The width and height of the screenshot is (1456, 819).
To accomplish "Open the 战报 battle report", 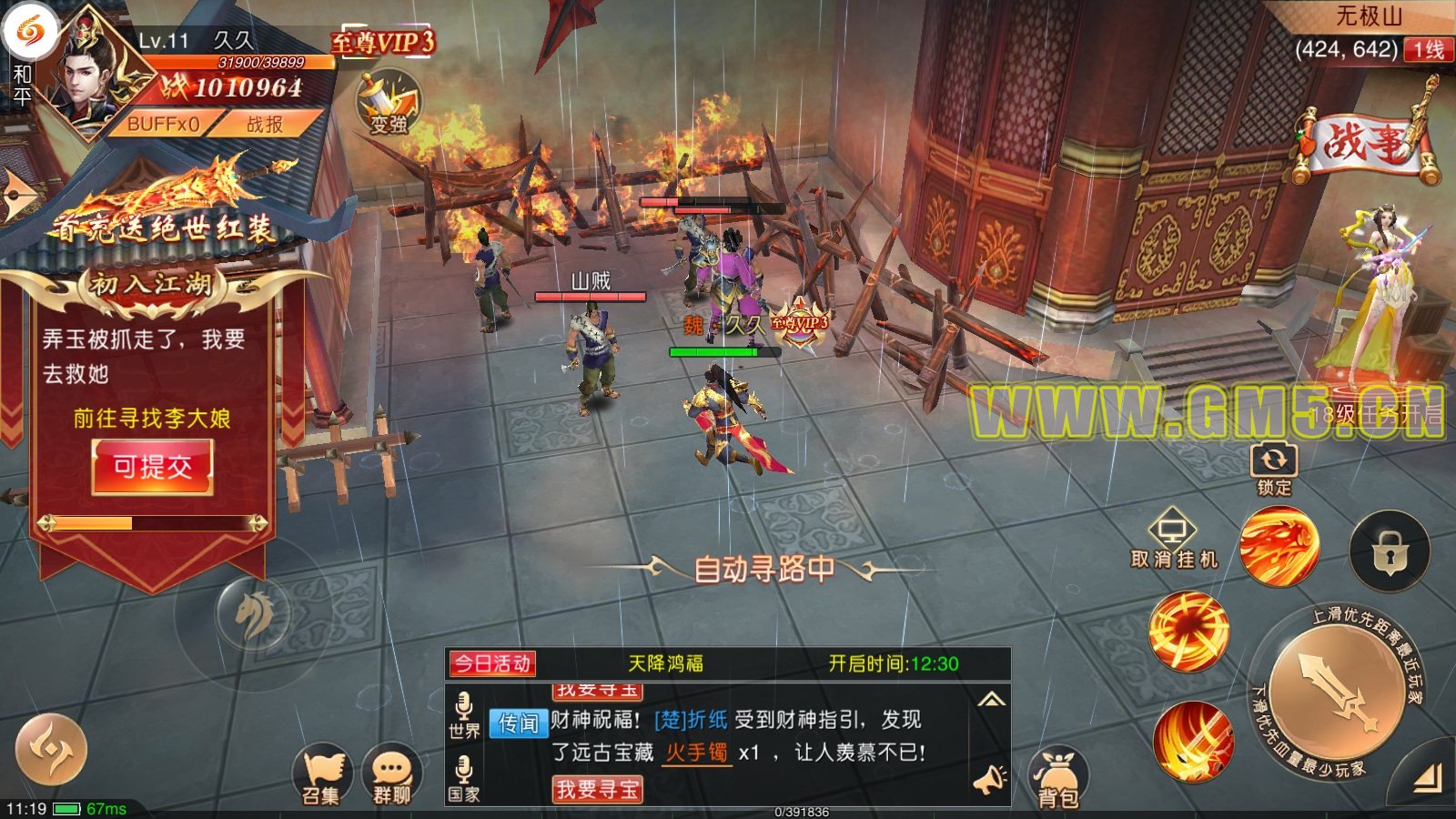I will [x=265, y=125].
